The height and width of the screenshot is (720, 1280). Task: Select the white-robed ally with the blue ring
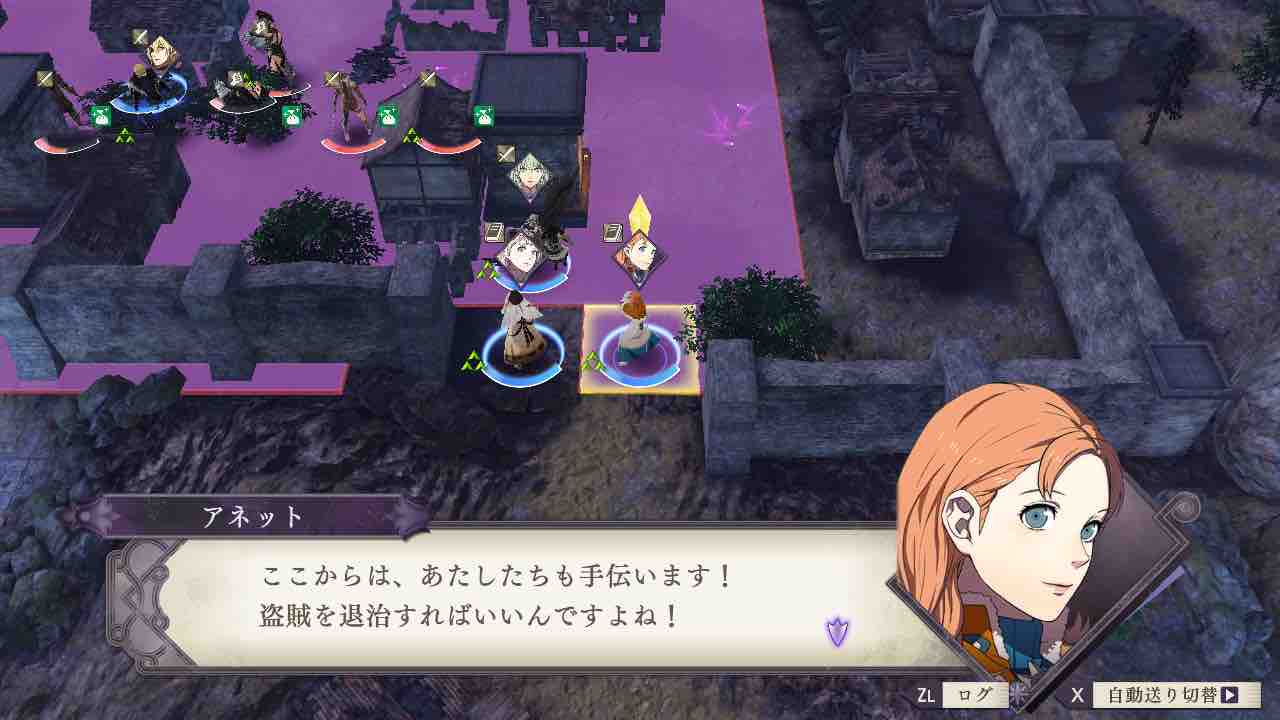click(519, 338)
